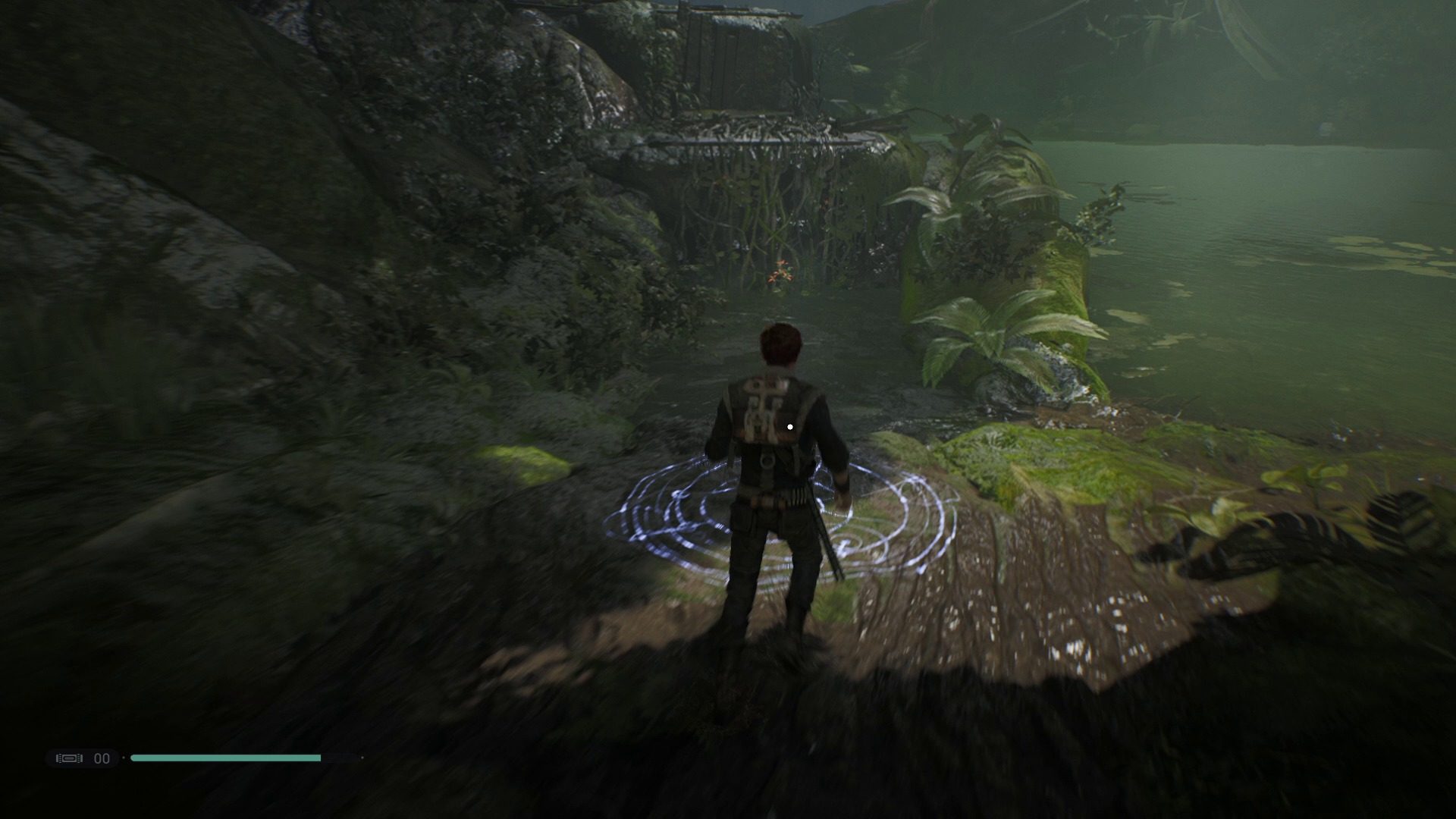1456x819 pixels.
Task: Select the stim canister icon
Action: point(70,758)
